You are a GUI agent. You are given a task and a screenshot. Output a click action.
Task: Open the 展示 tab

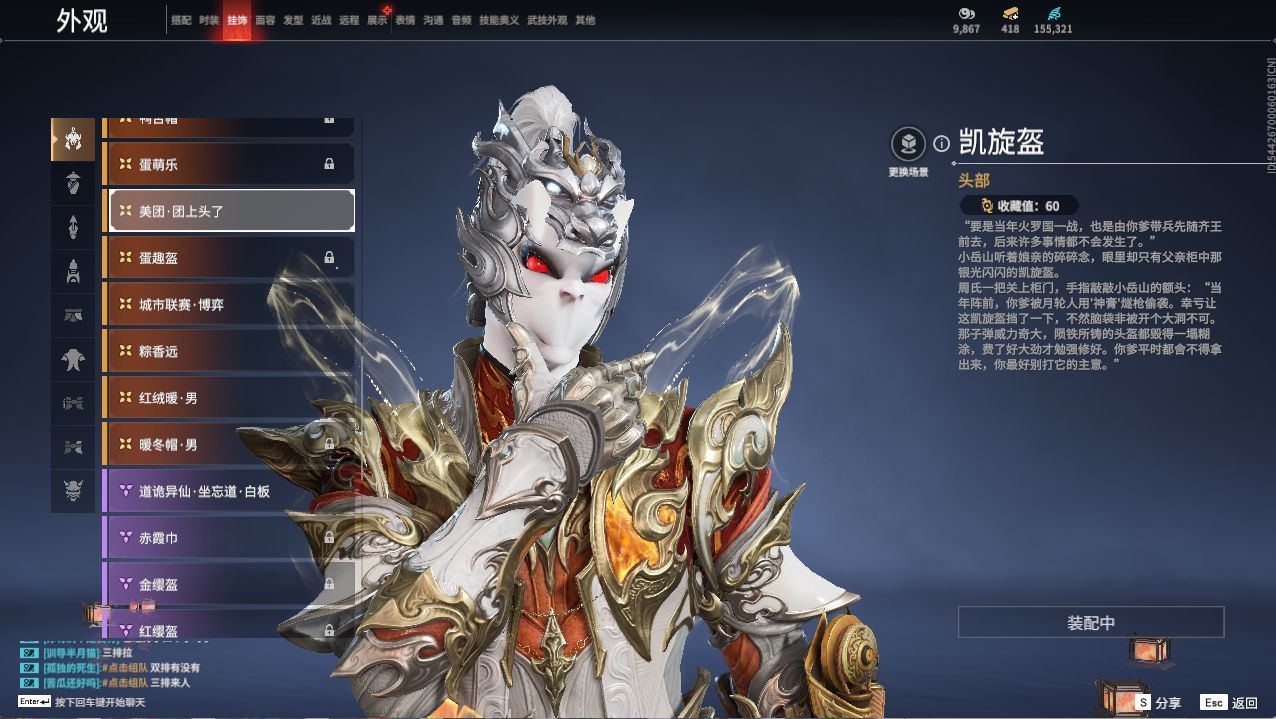click(x=377, y=20)
